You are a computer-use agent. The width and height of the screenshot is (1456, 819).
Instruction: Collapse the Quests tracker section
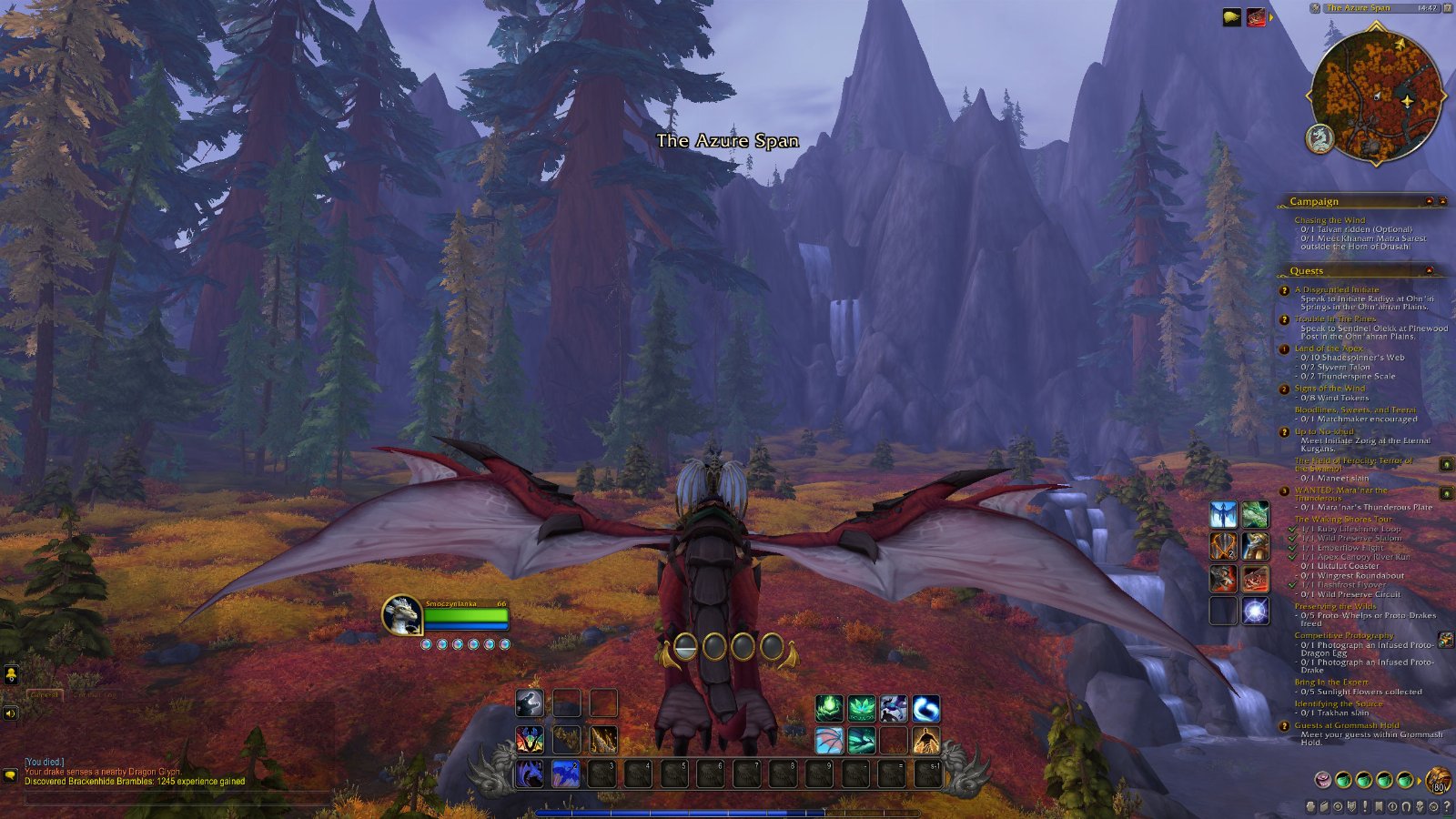[x=1429, y=270]
